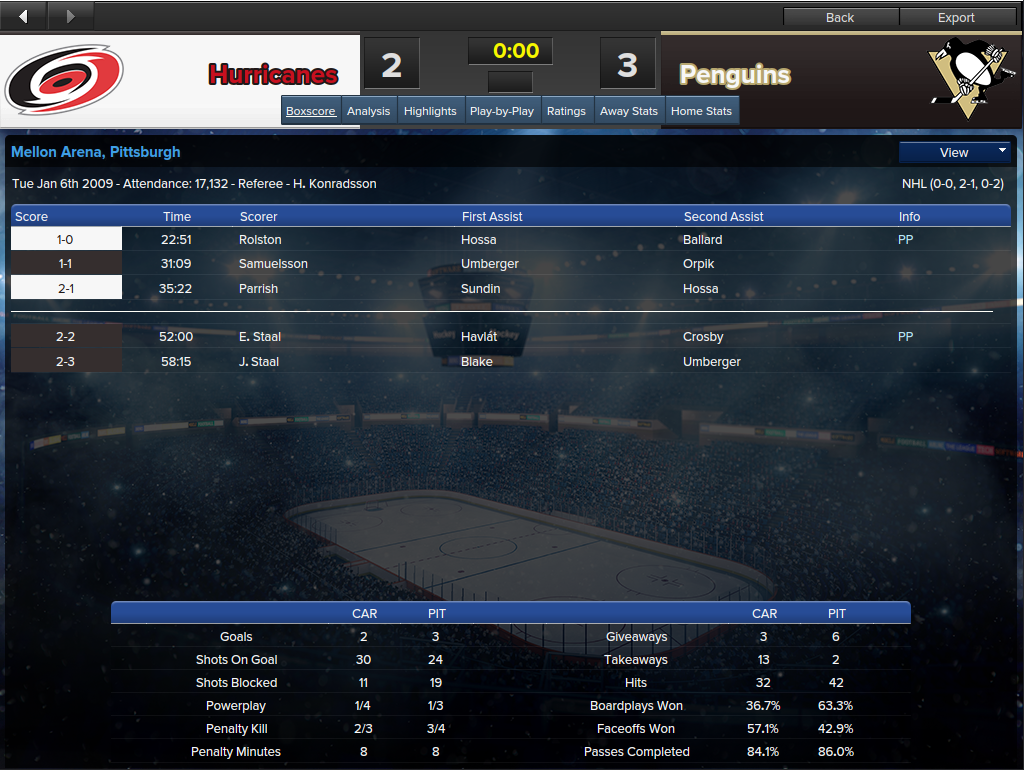
Task: Switch to the Analysis tab
Action: click(368, 111)
